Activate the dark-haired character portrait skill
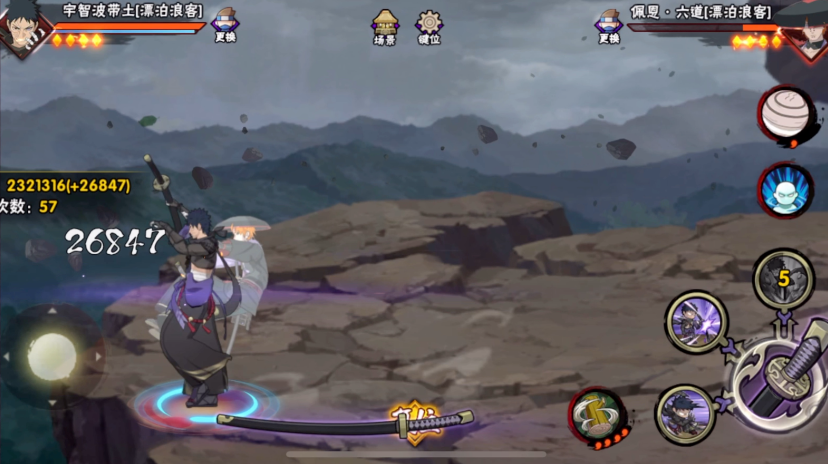Viewport: 828px width, 464px height. click(x=685, y=413)
